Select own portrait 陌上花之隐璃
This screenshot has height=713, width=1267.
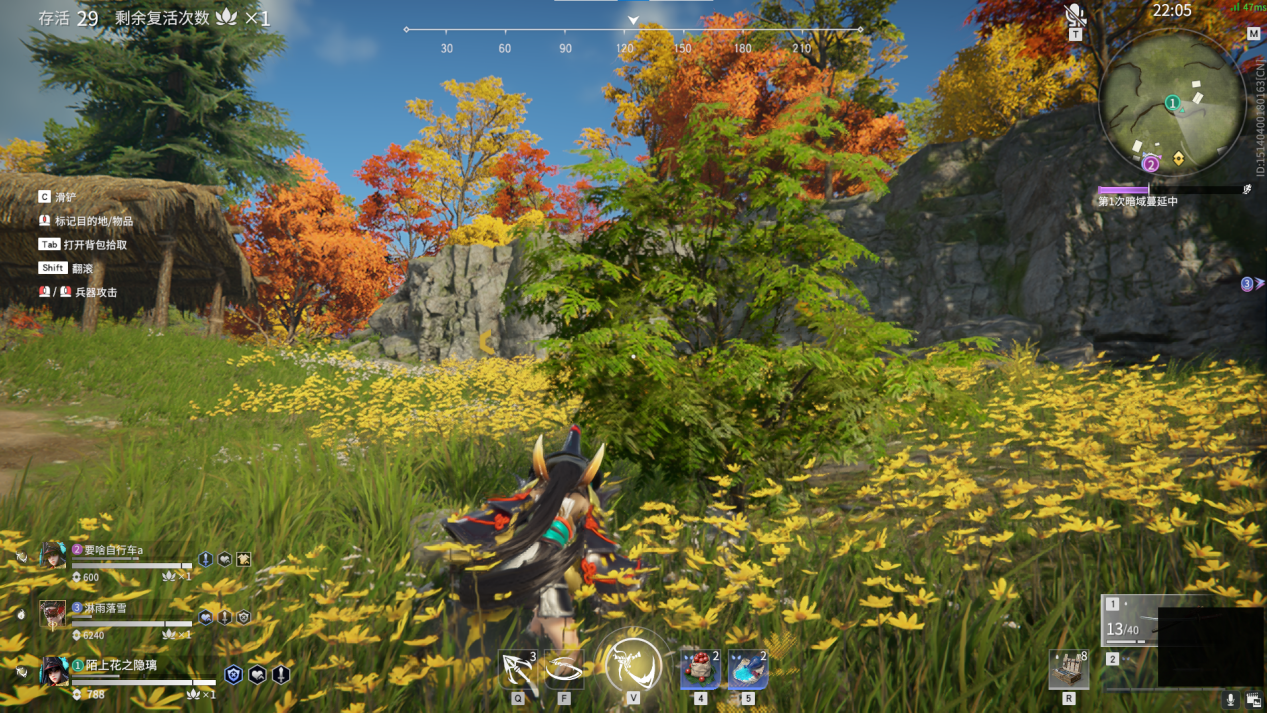tap(53, 671)
